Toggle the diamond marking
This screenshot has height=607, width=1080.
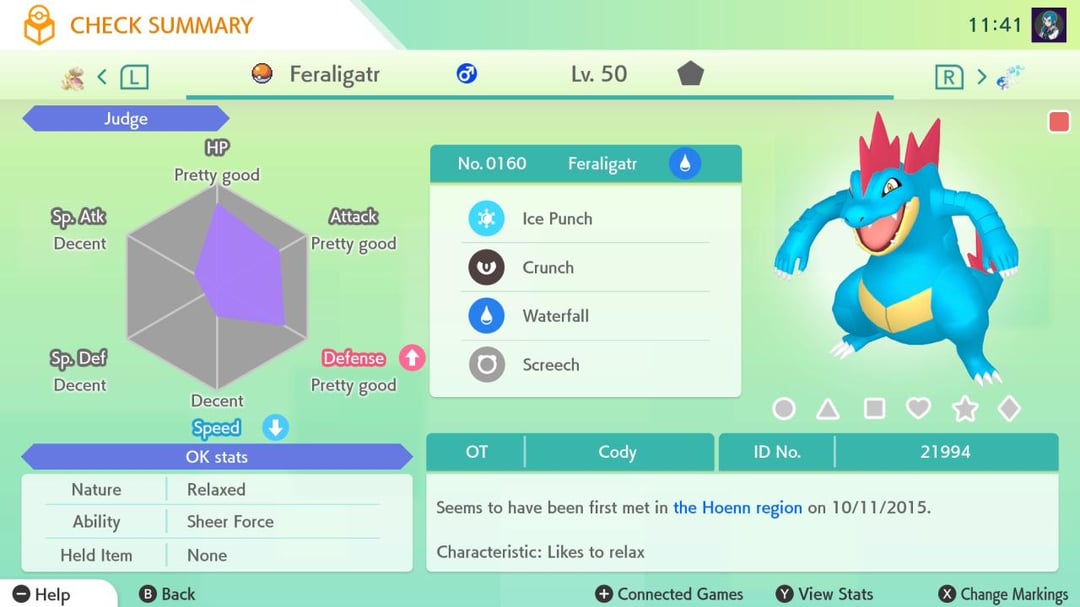[1009, 408]
